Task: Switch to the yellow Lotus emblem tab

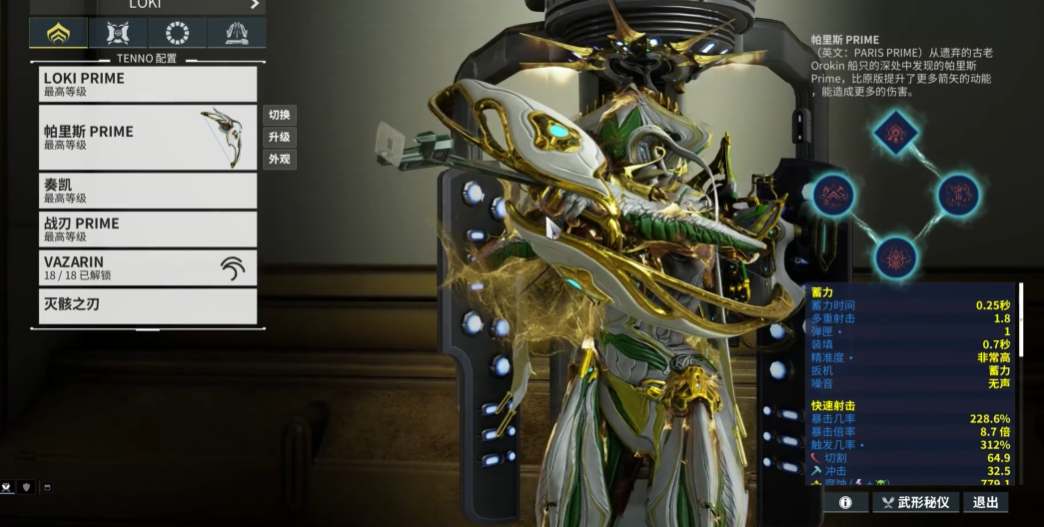Action: tap(58, 33)
